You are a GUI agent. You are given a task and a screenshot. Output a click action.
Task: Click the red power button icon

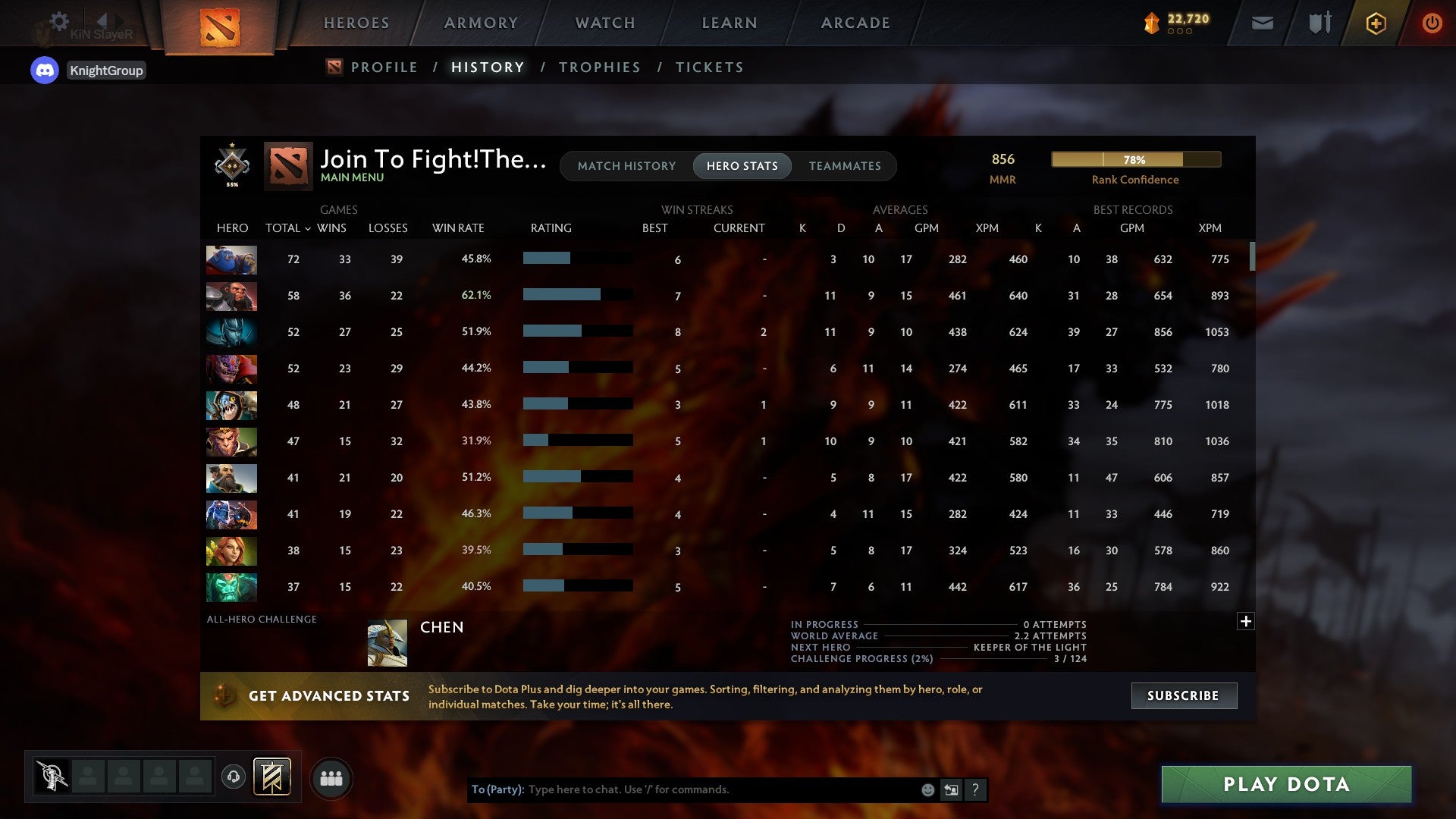[1432, 24]
